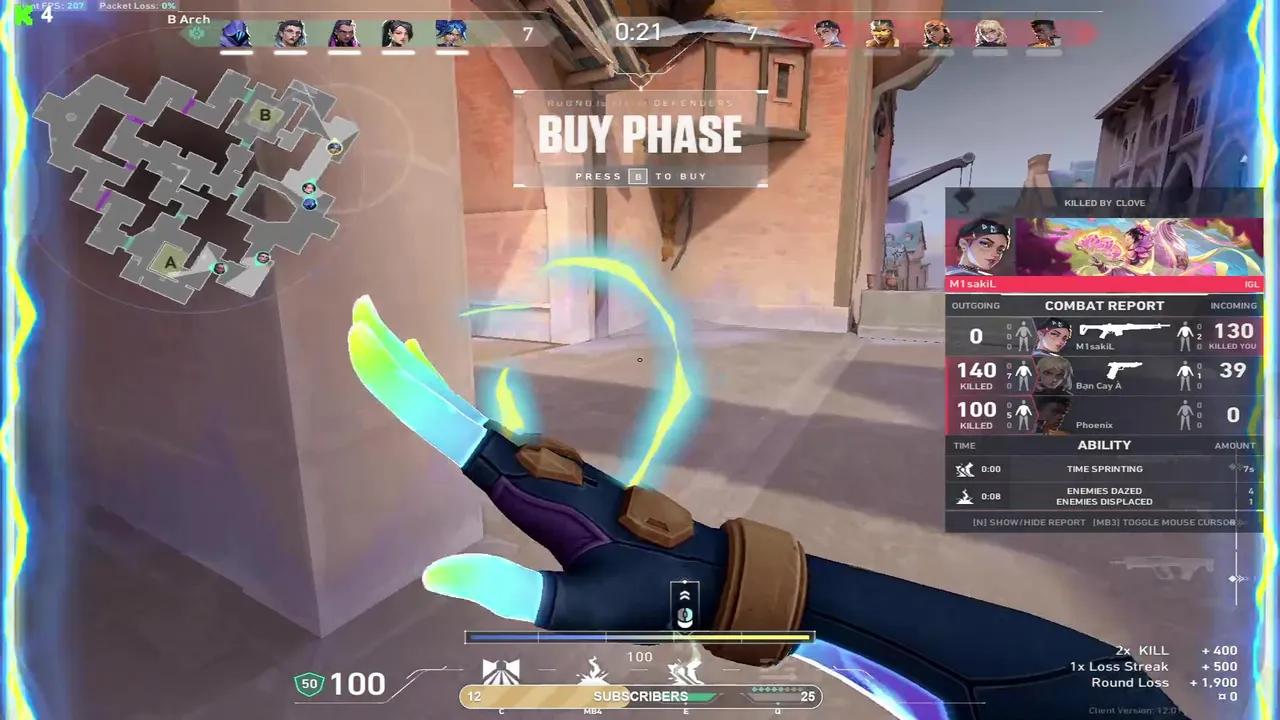Toggle the SHOW/HIDE REPORT option
The width and height of the screenshot is (1280, 720).
[x=1027, y=521]
